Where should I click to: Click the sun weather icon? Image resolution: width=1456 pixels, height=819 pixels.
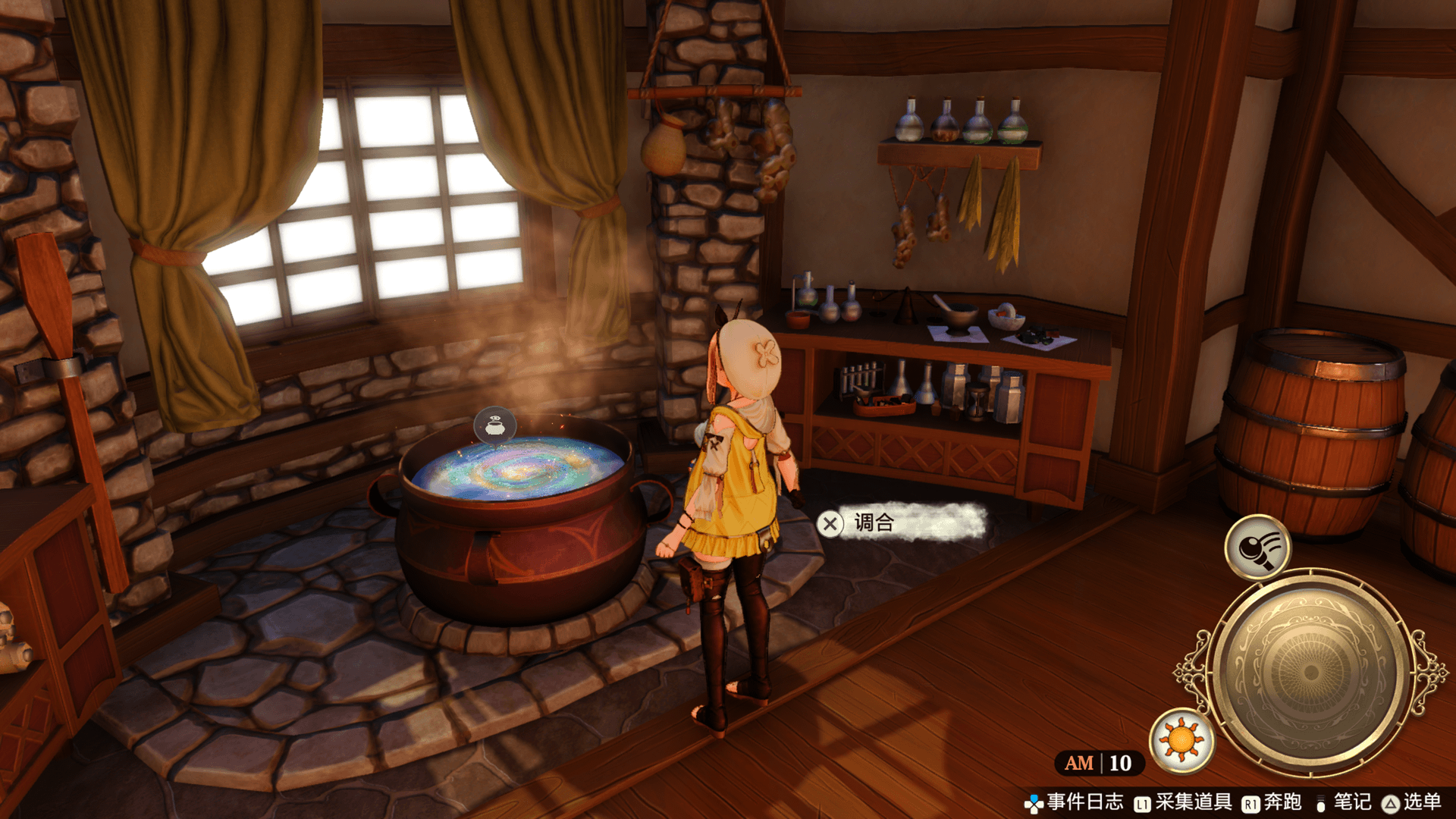1181,740
